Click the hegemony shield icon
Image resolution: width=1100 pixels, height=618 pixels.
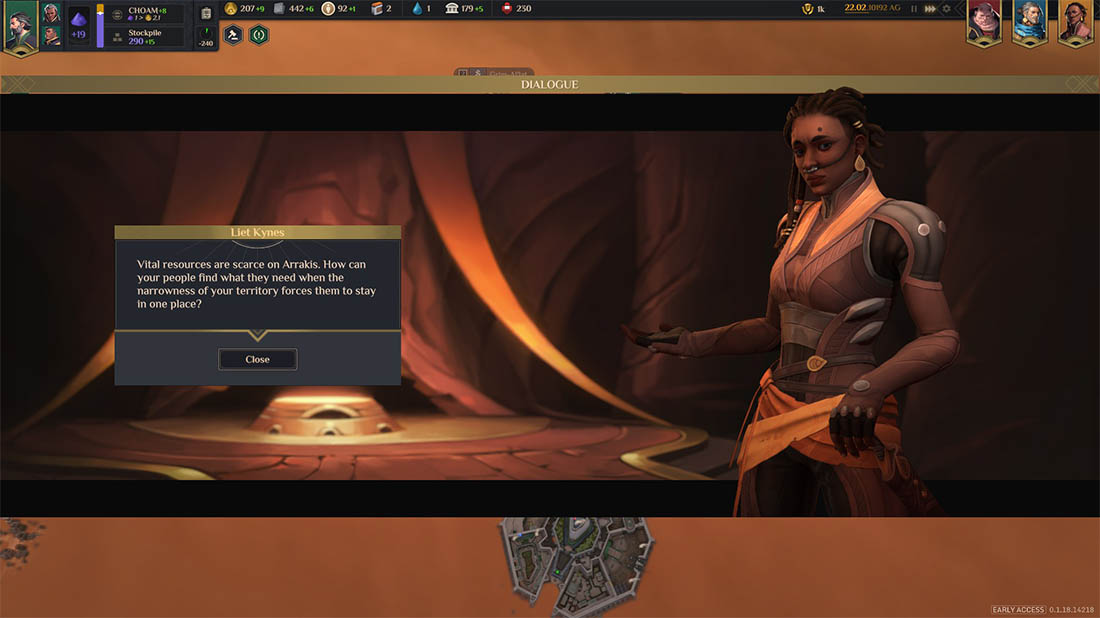pyautogui.click(x=808, y=9)
